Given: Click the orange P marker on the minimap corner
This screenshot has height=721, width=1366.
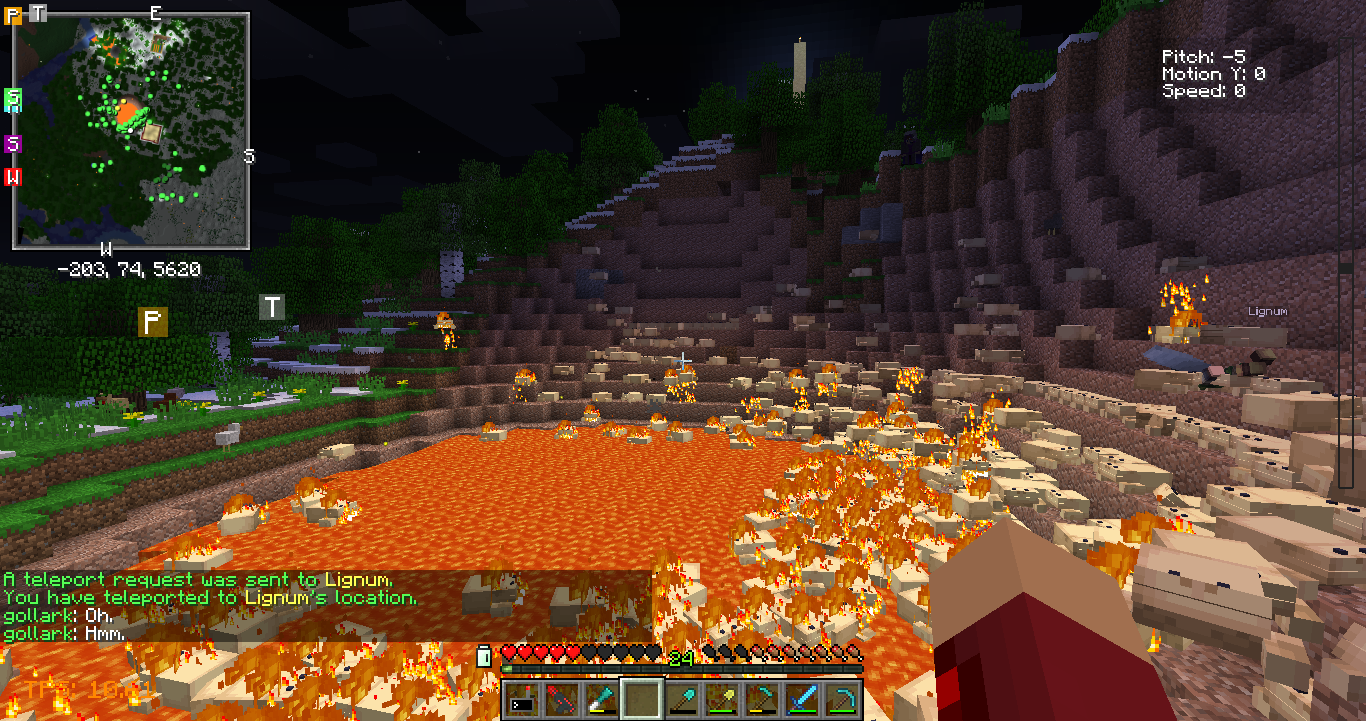Looking at the screenshot, I should [13, 16].
